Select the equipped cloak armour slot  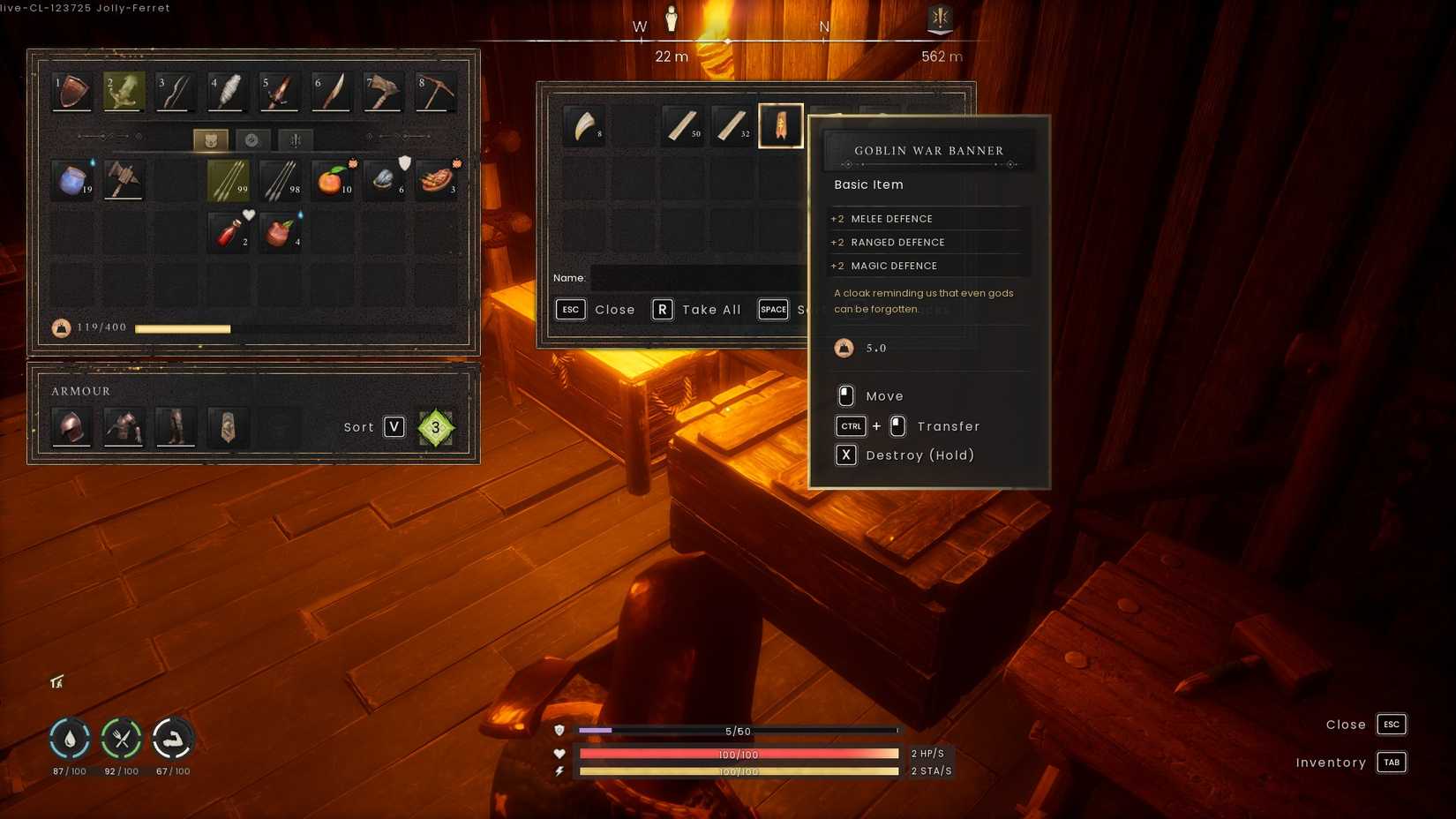tap(228, 427)
